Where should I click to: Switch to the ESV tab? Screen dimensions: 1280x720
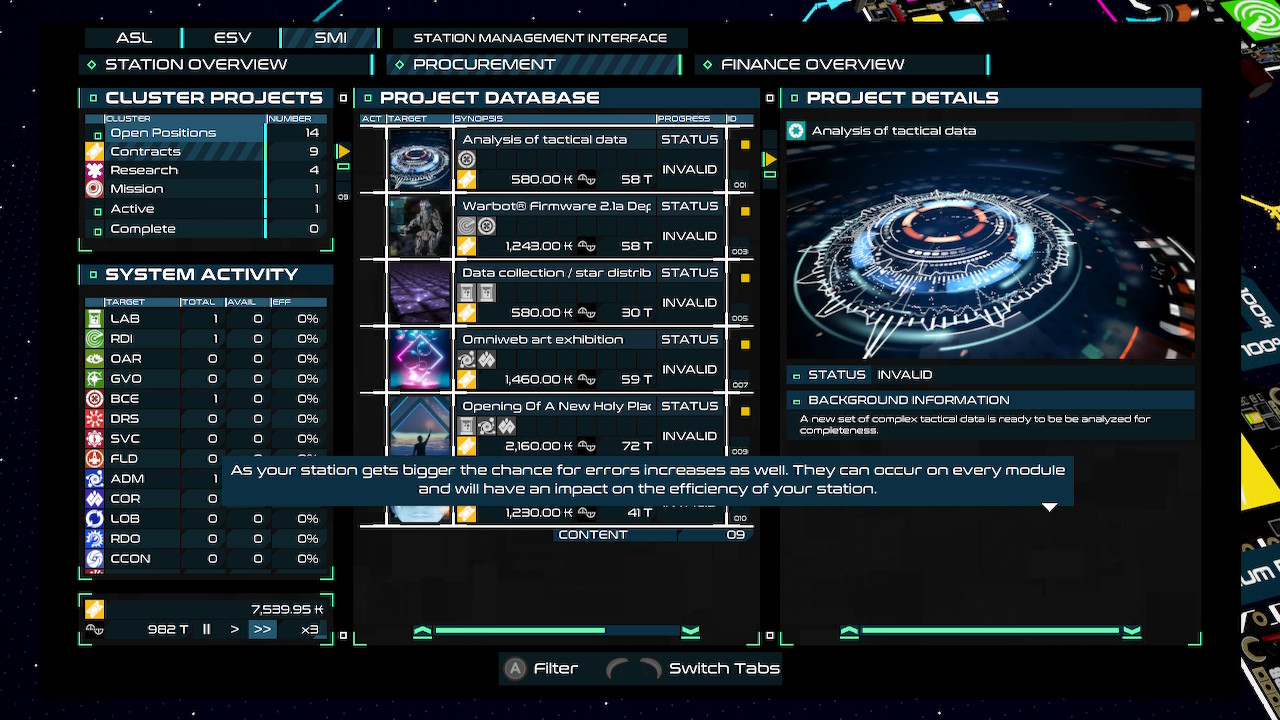(x=232, y=38)
